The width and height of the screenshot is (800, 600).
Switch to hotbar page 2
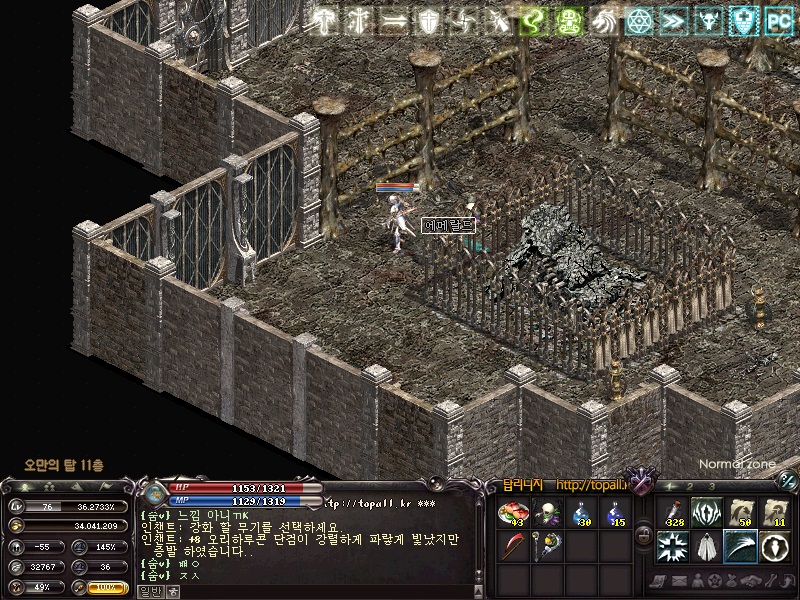[689, 487]
